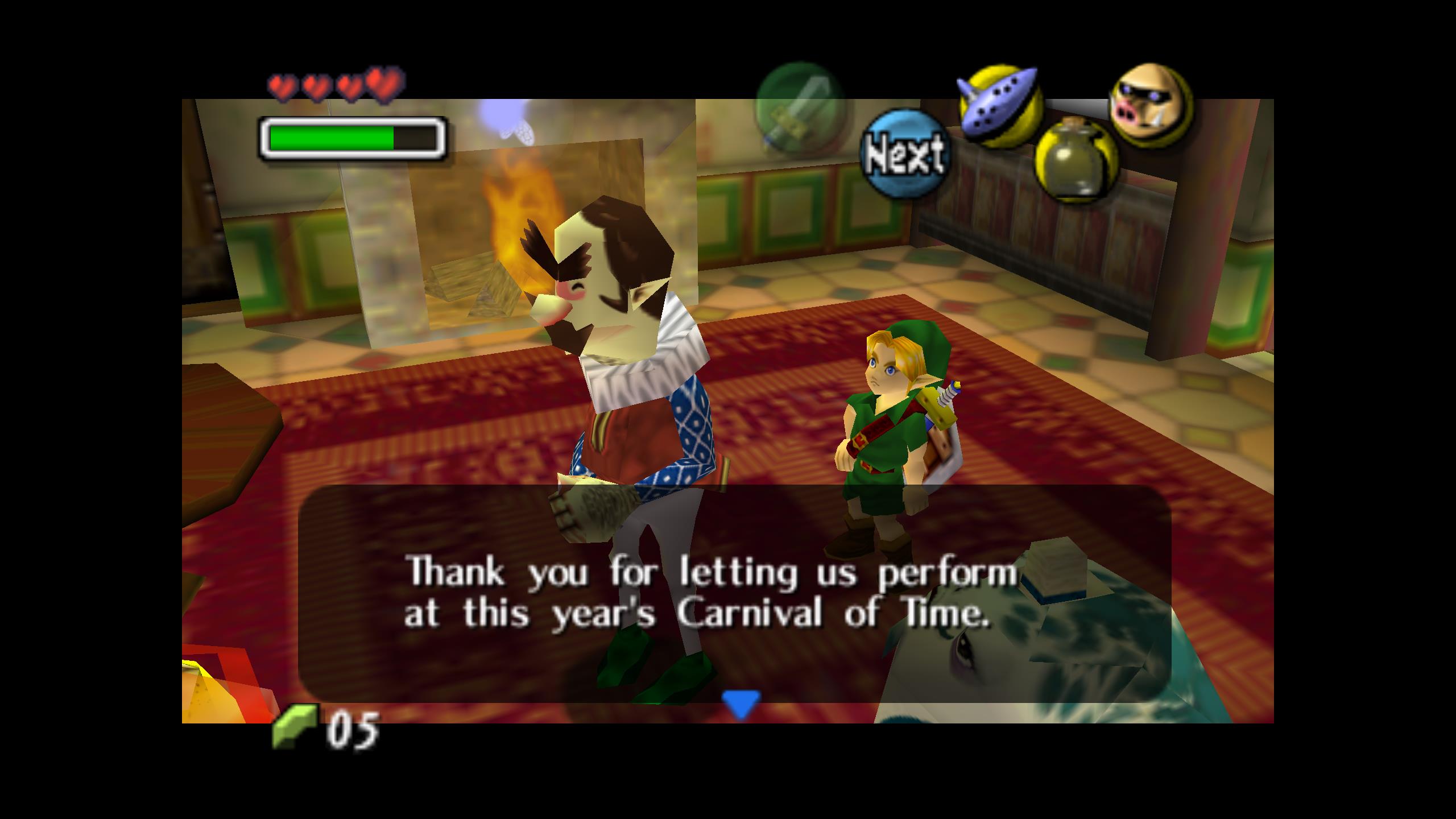1456x819 pixels.
Task: Click the blue Next action button
Action: (904, 154)
